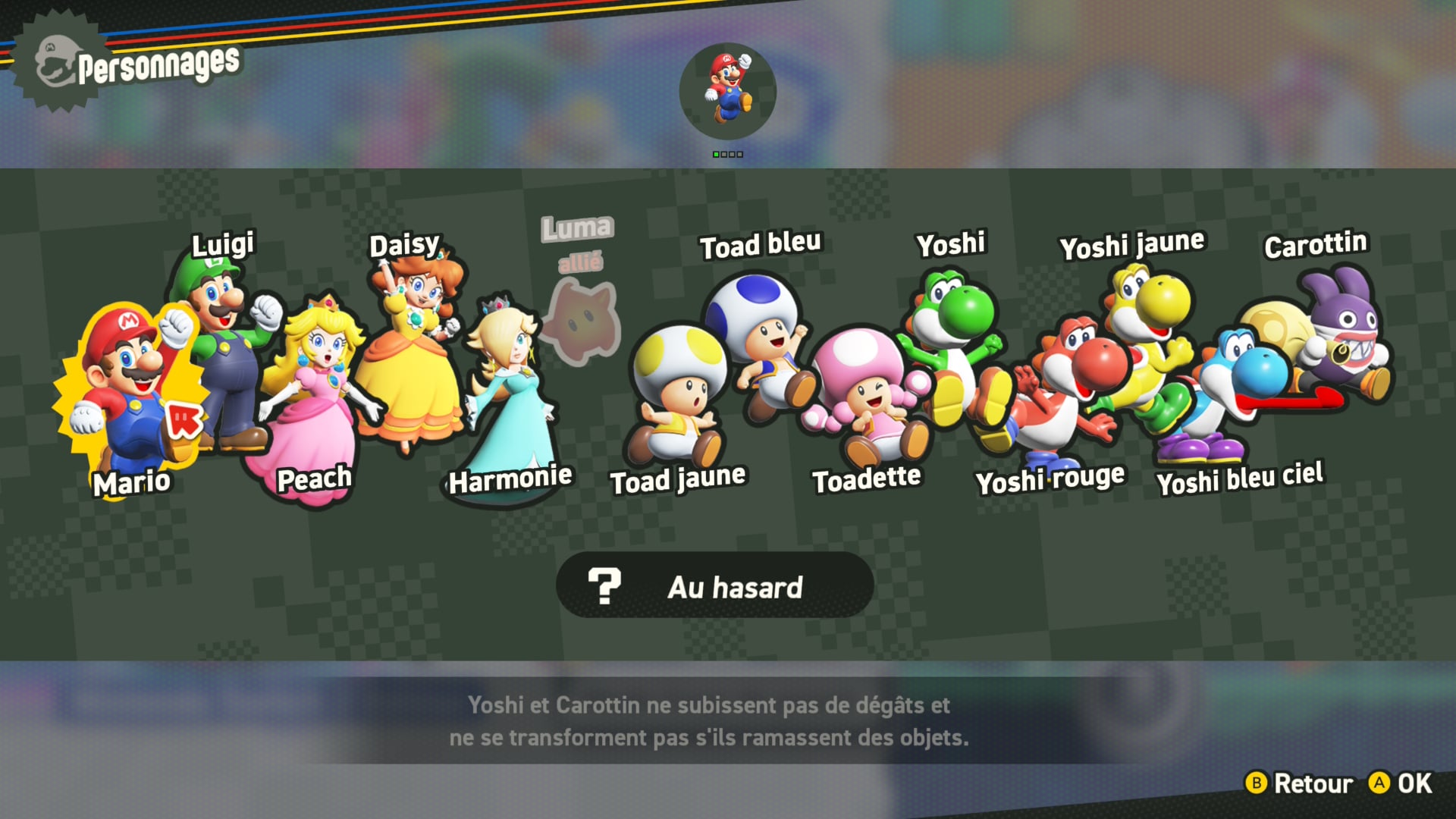Choose Toad bleu character
This screenshot has width=1456, height=819.
click(758, 334)
